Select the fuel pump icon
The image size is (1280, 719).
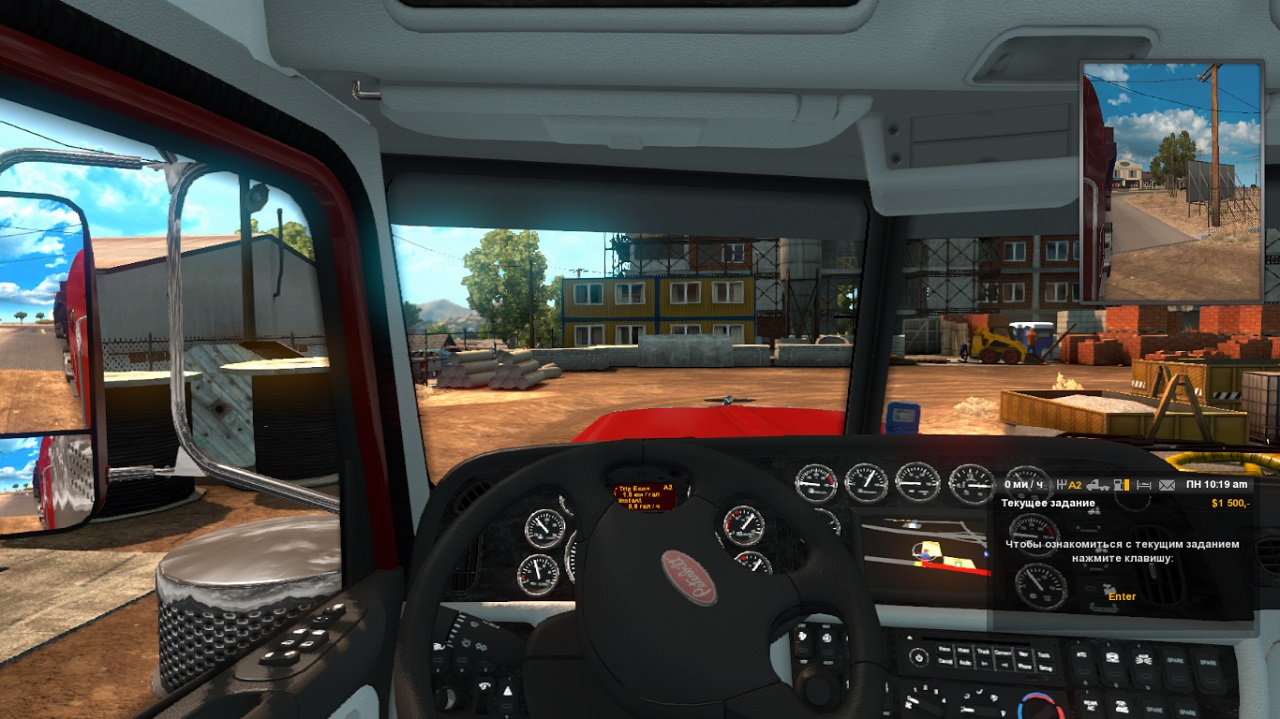(x=1121, y=485)
